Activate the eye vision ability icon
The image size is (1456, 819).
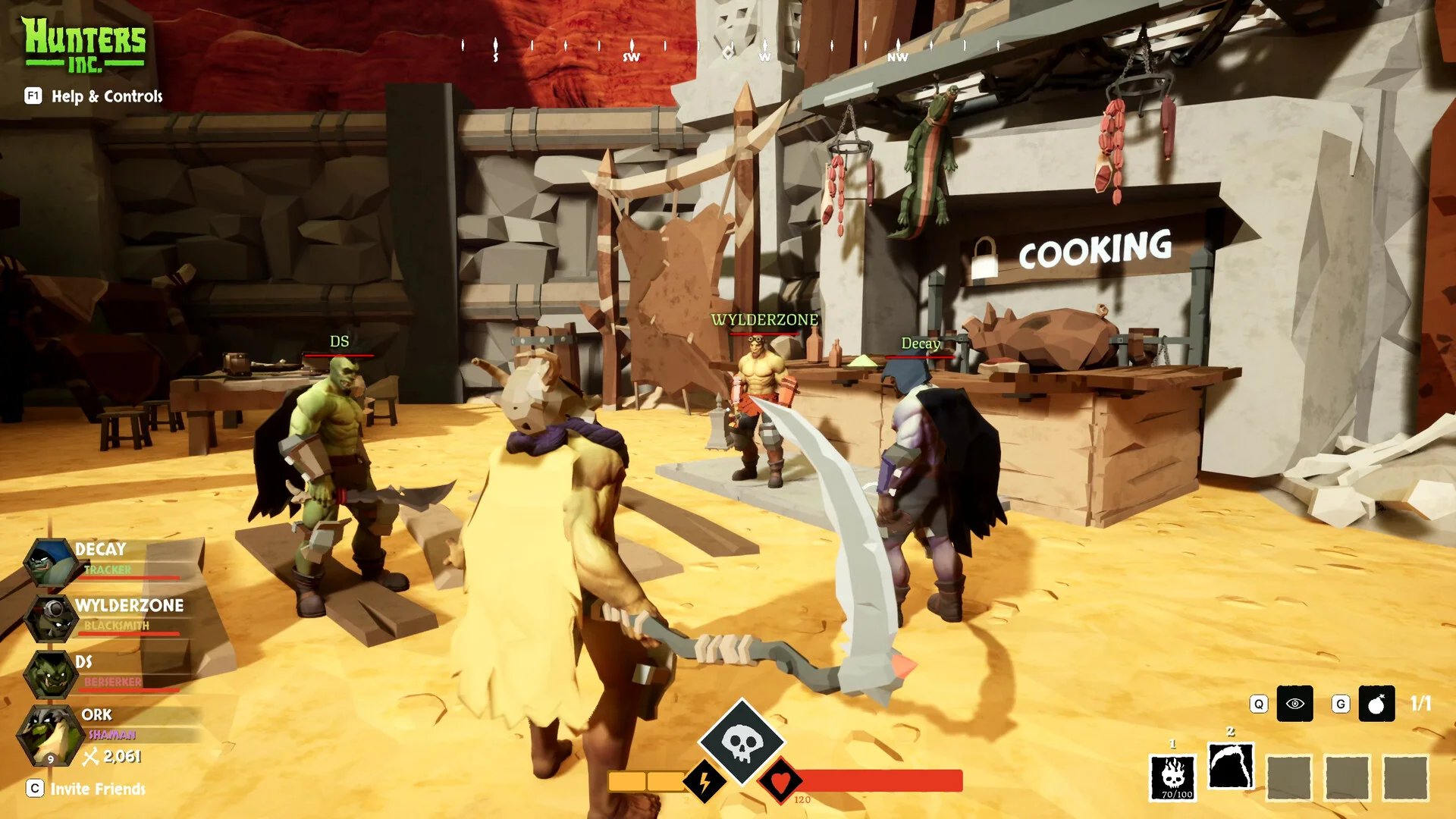(1294, 704)
